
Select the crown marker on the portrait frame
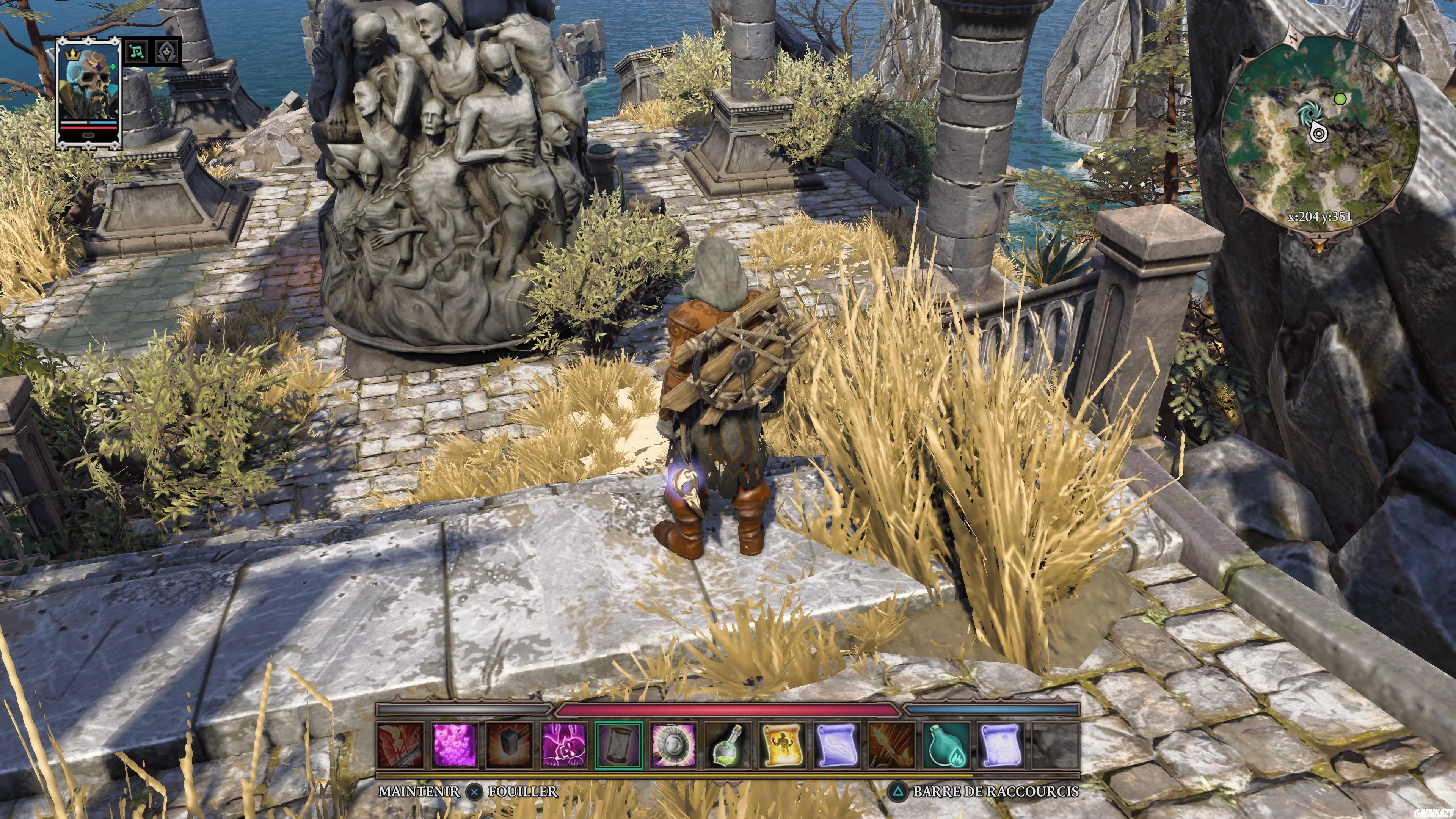[72, 54]
